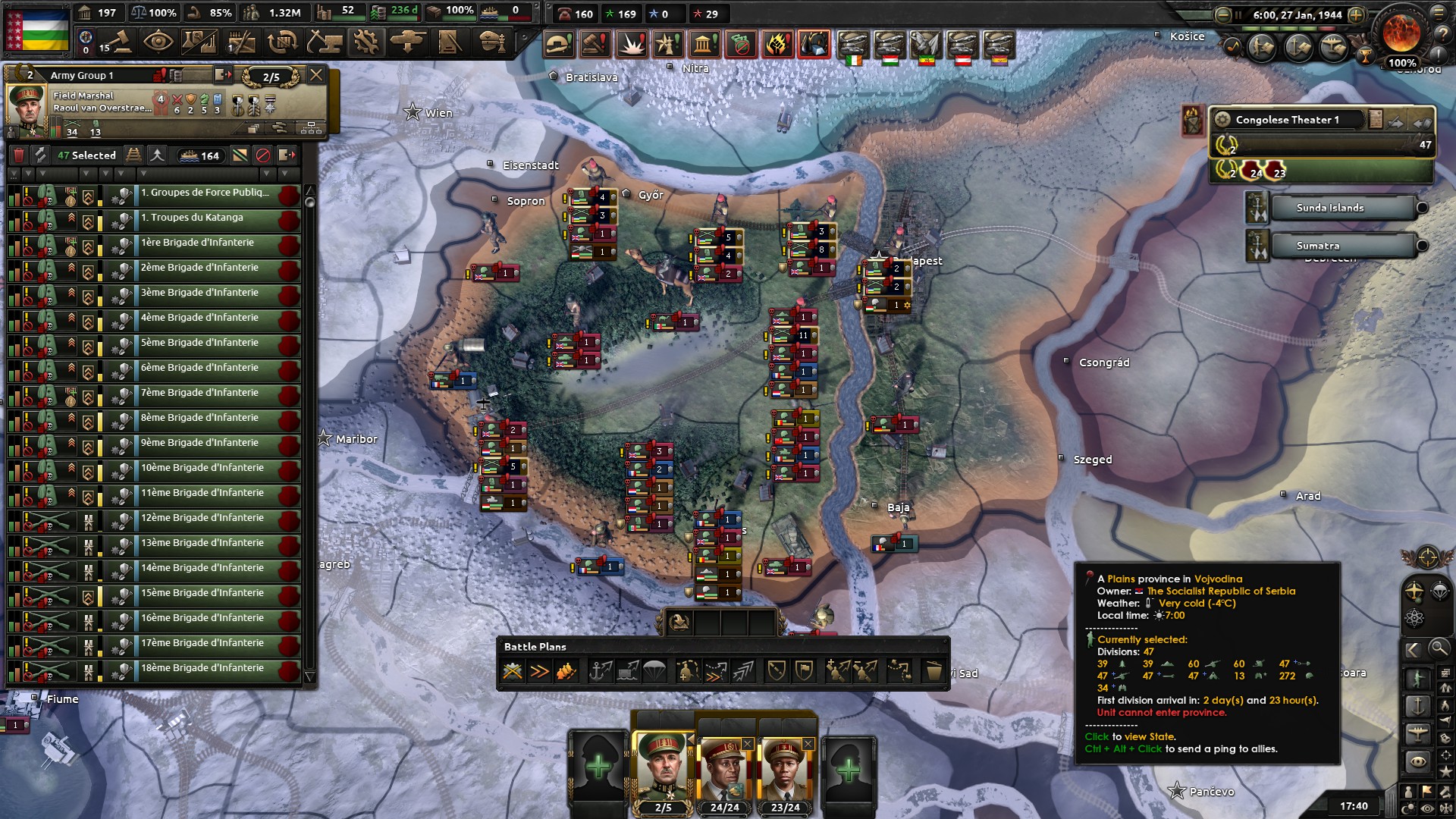This screenshot has width=1456, height=819.
Task: Create a new army with the green plus slot
Action: click(599, 764)
